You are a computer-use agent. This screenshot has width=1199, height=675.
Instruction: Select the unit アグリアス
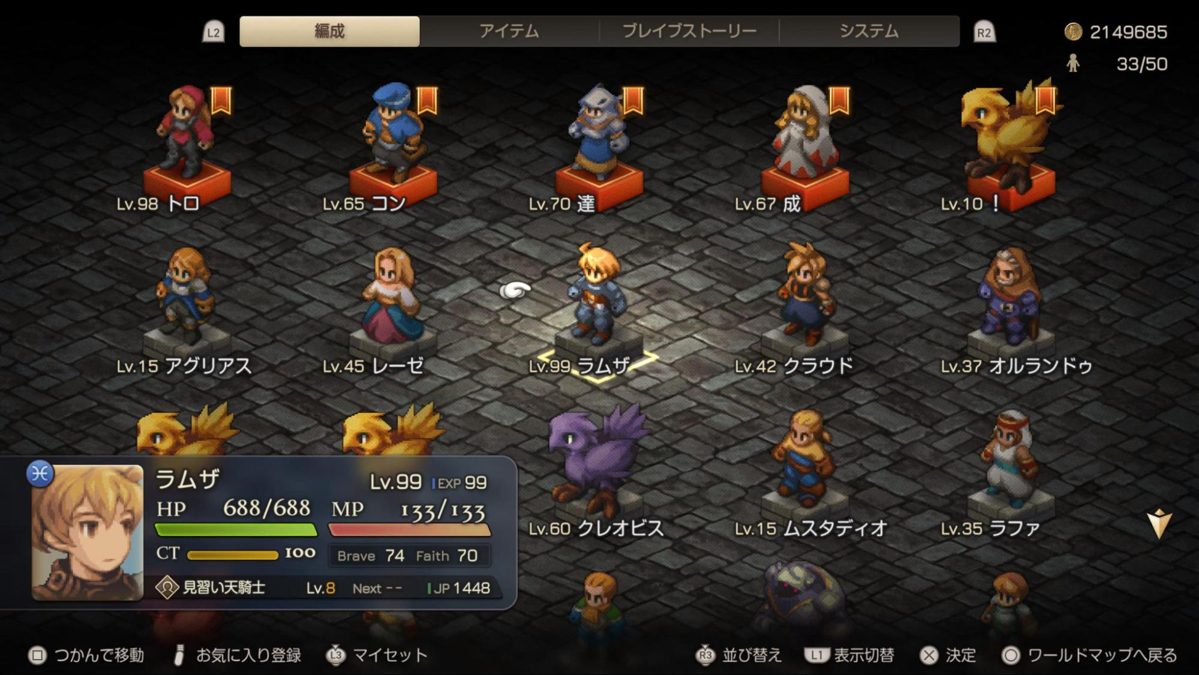(186, 302)
